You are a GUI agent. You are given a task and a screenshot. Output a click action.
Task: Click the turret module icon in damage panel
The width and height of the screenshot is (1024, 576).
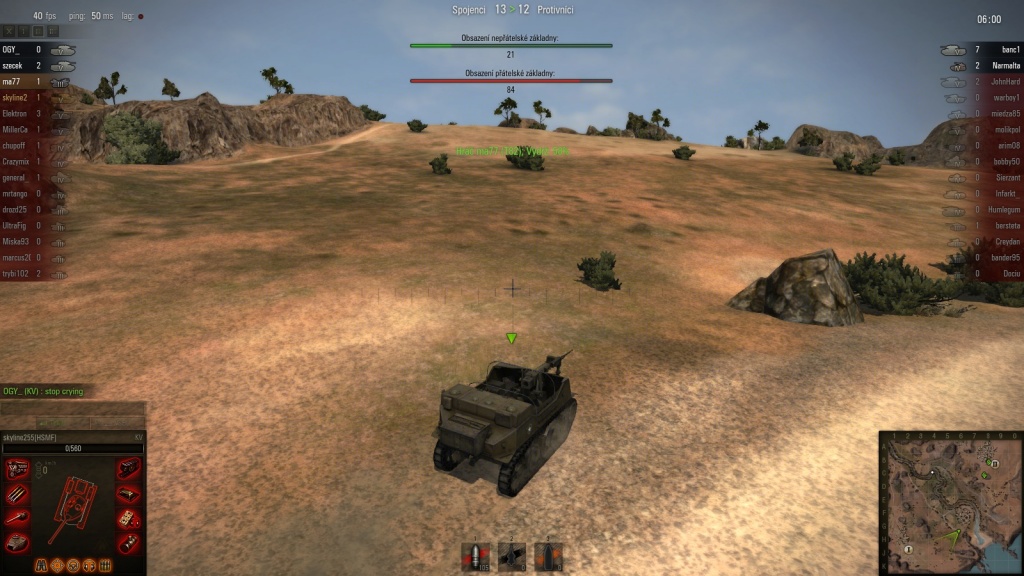(17, 542)
